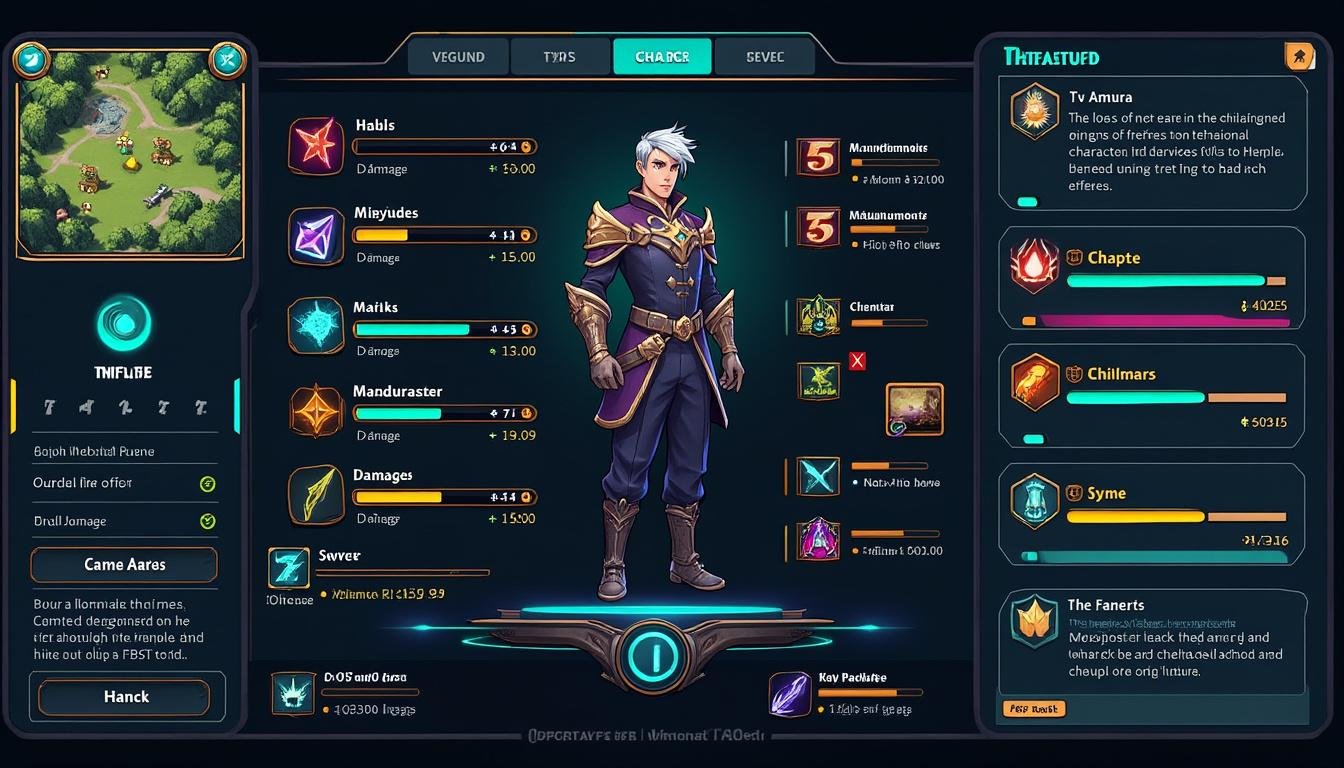Click the Hanck button
The width and height of the screenshot is (1344, 768).
tap(126, 697)
